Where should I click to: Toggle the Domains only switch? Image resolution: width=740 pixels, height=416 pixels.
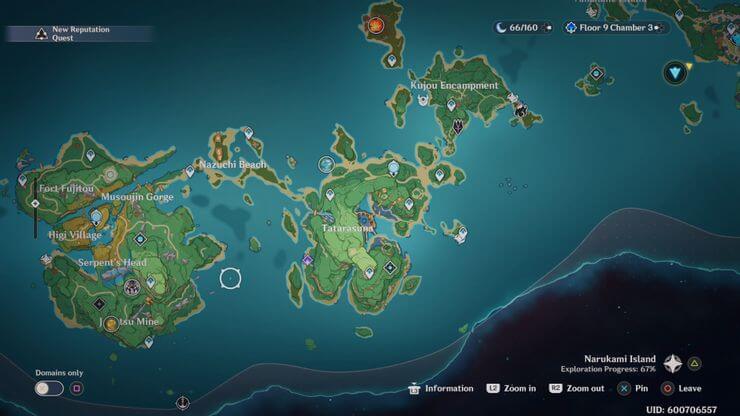48,388
